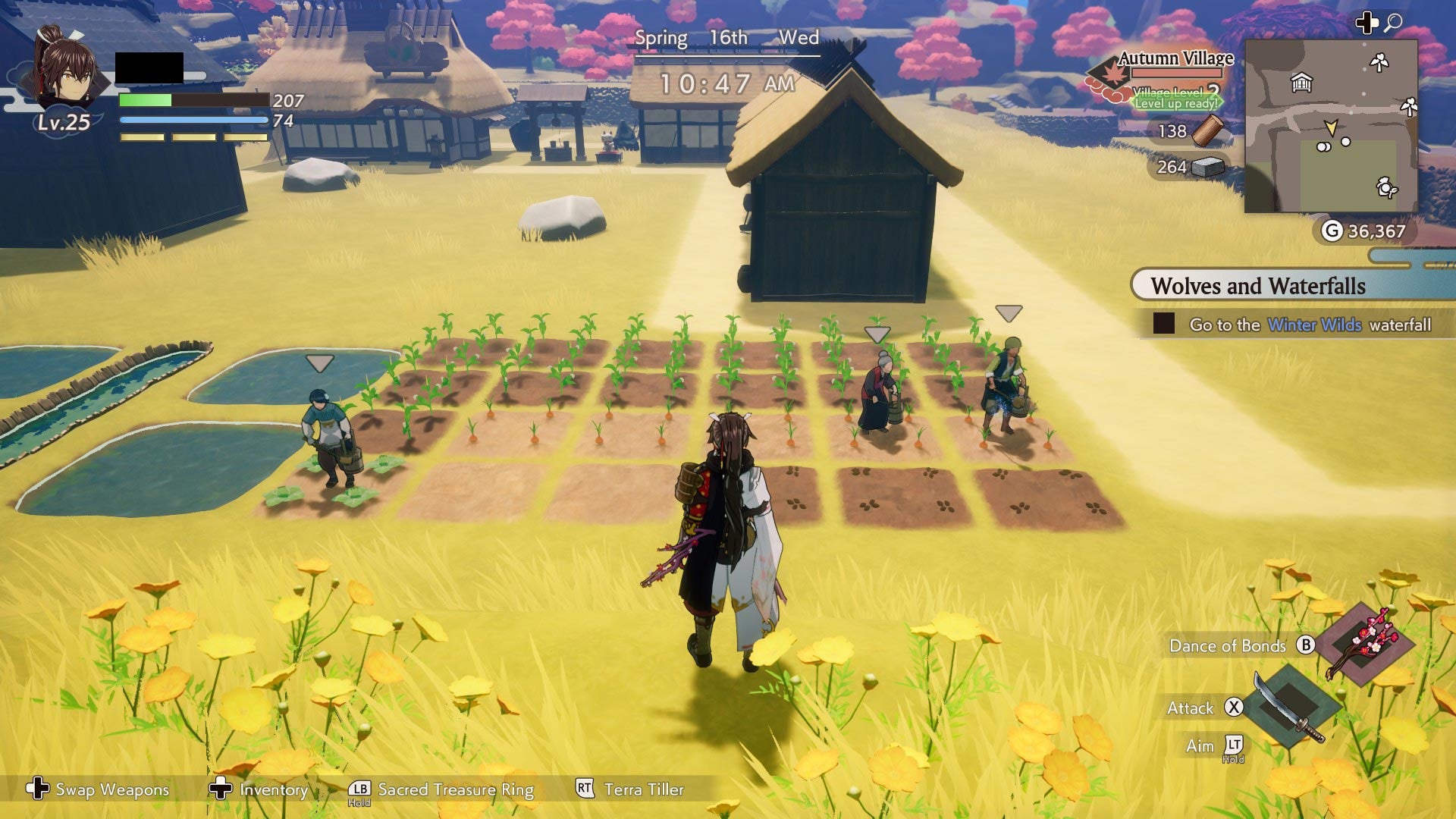1456x819 pixels.
Task: Click the yellow player arrow on the minimap
Action: click(x=1332, y=127)
